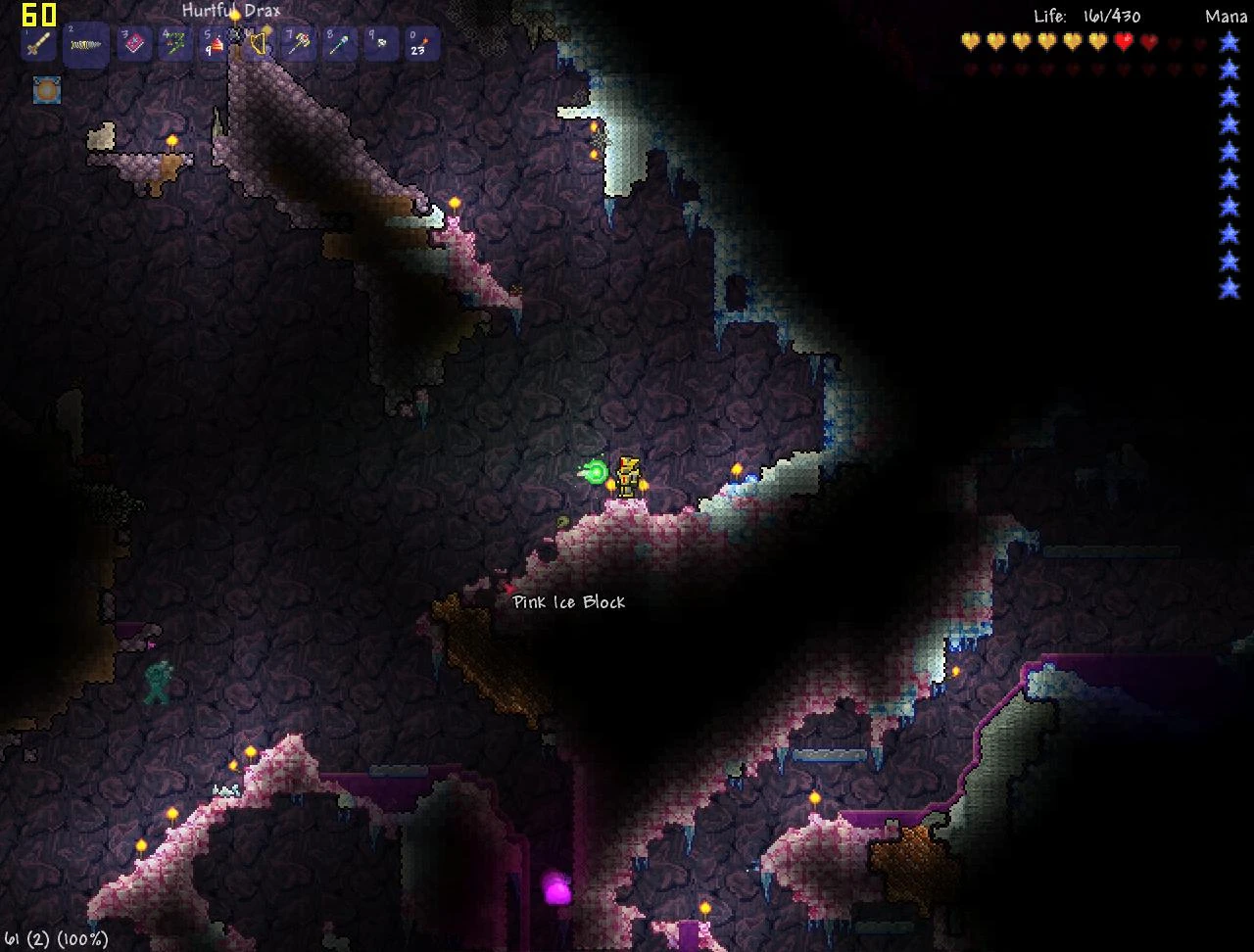Click the first mana star in the mana bar
Viewport: 1254px width, 952px height.
click(1228, 42)
